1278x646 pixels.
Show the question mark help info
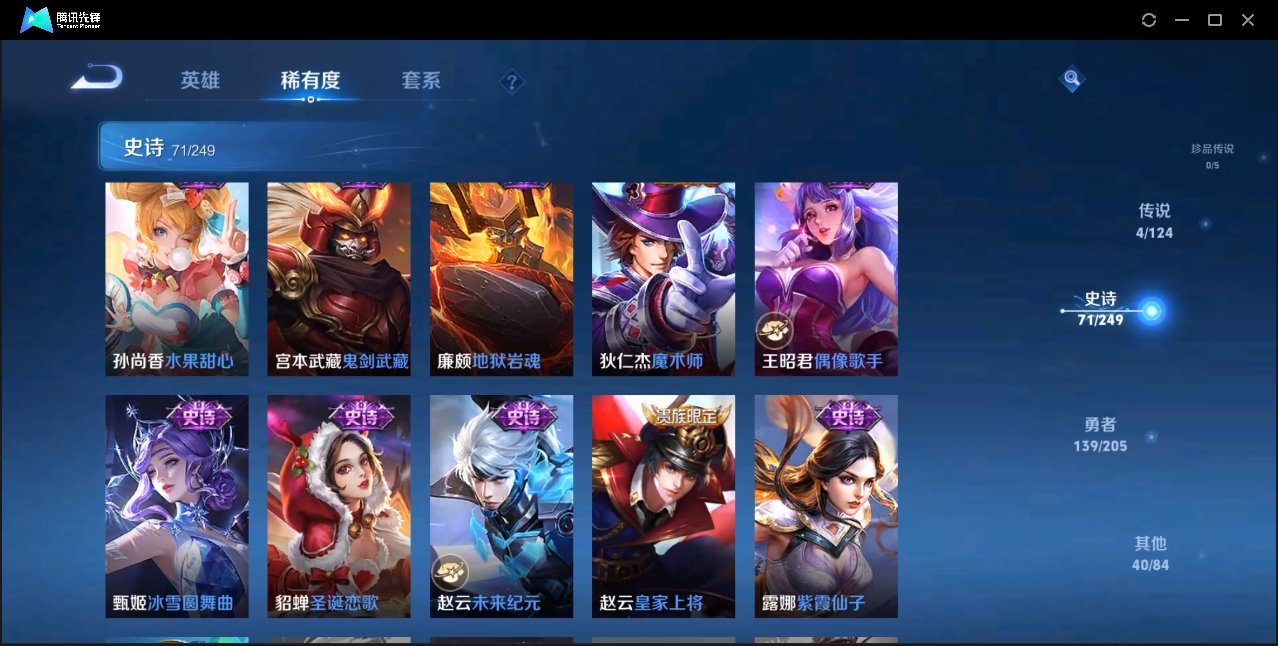coord(512,82)
